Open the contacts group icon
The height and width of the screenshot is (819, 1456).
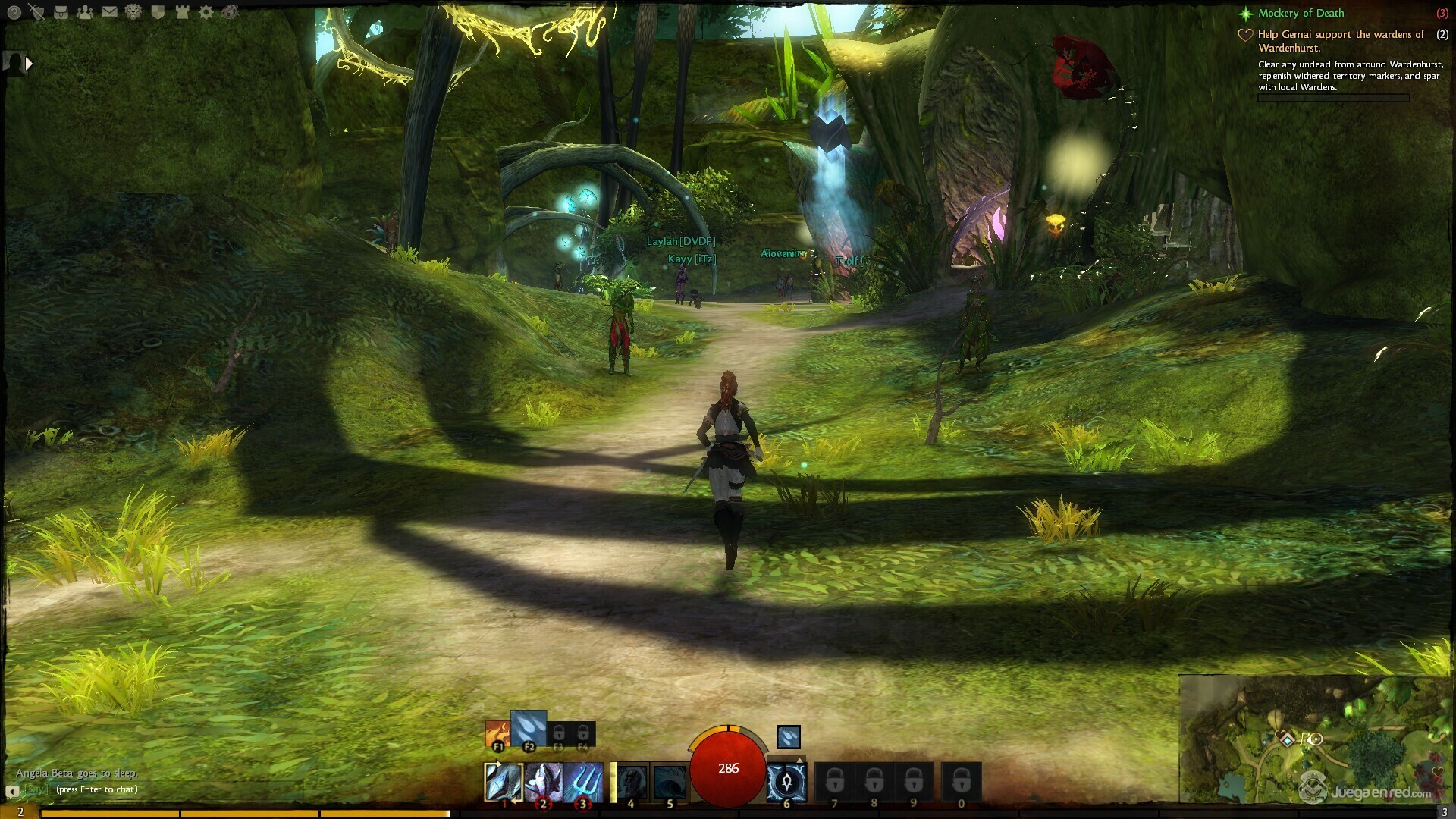coord(85,12)
